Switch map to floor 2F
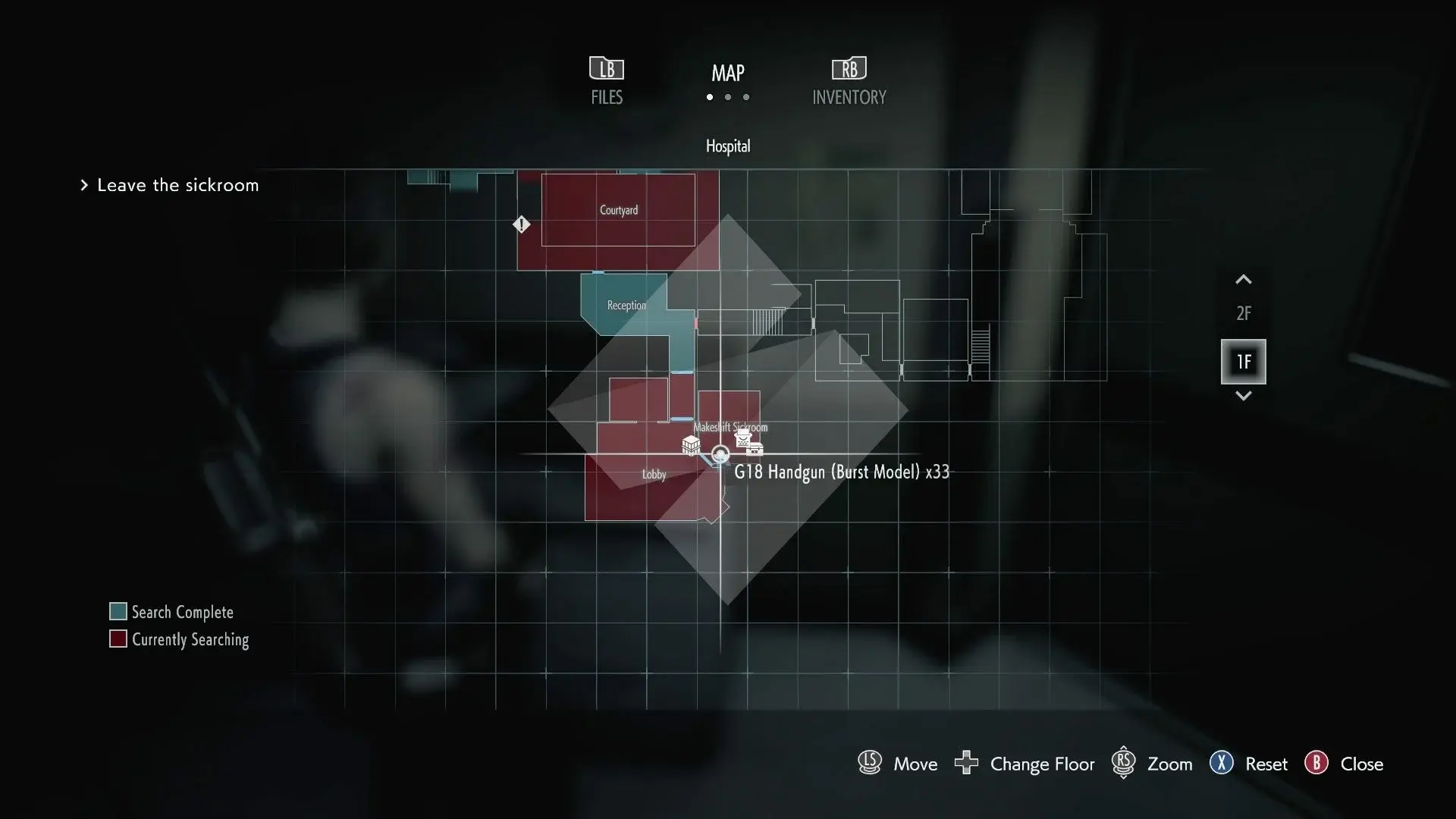Viewport: 1456px width, 819px height. click(x=1243, y=313)
